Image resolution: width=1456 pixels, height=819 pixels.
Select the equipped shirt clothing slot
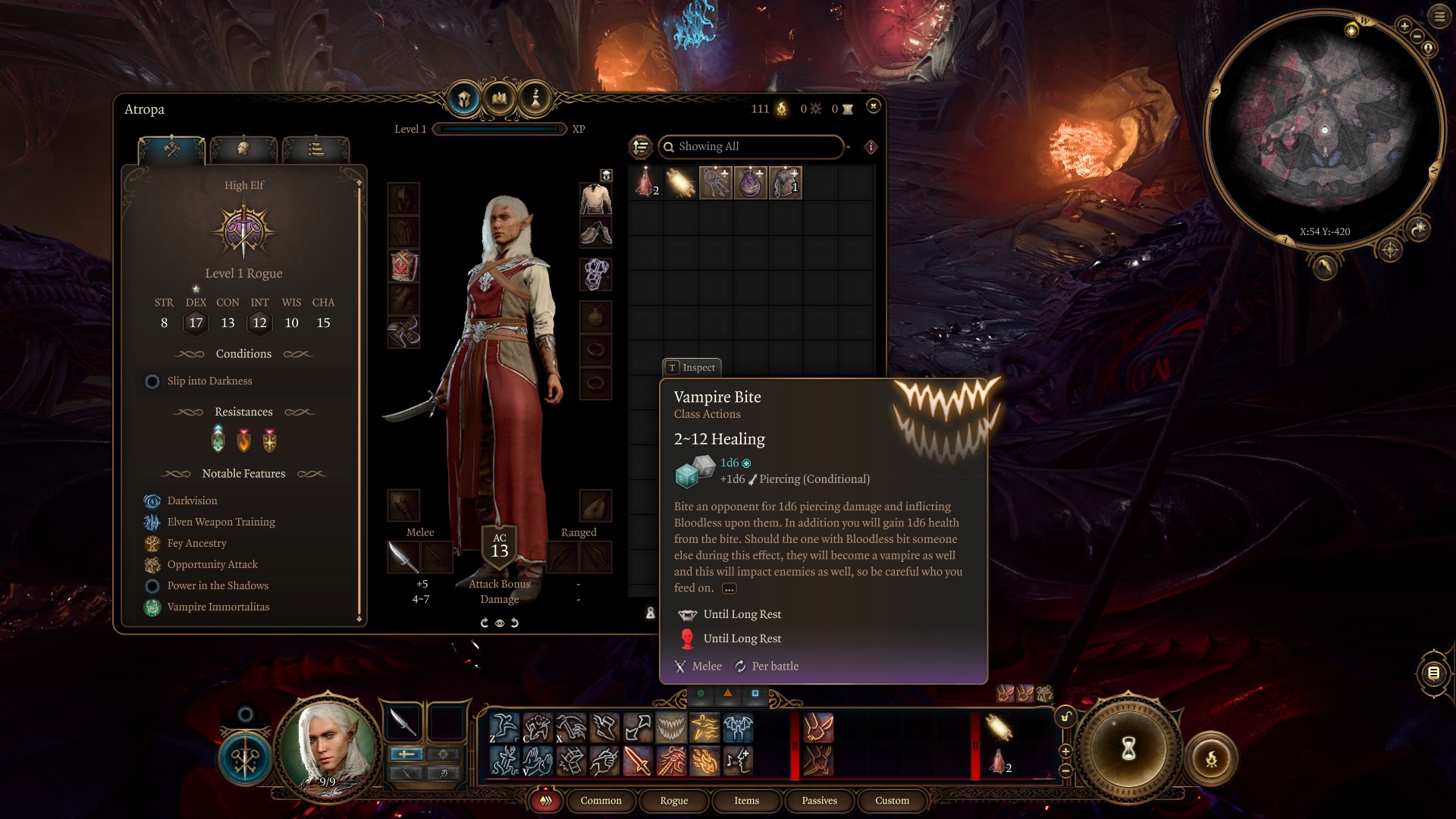coord(596,199)
